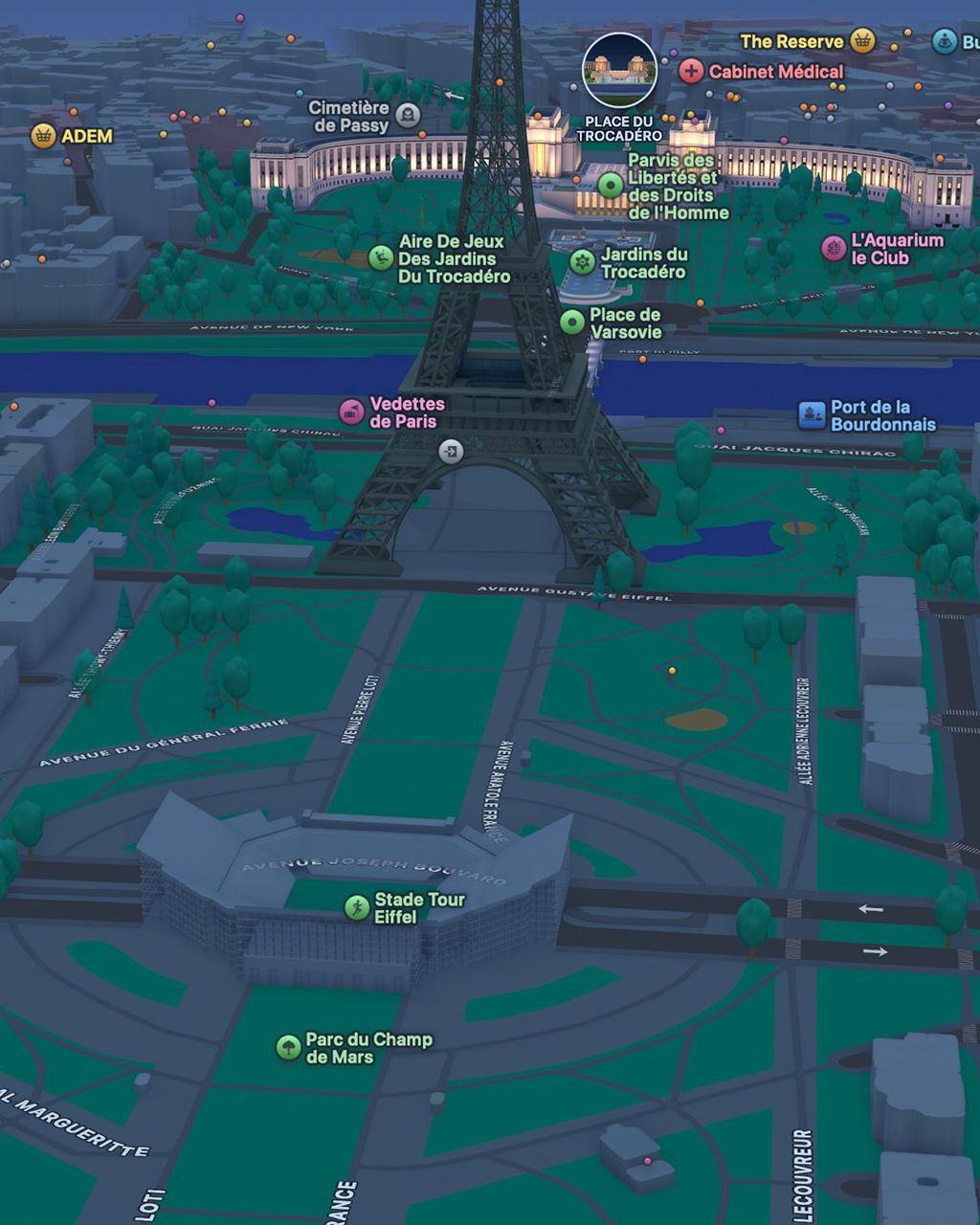Select the Cabinet Médical marker
Image resolution: width=980 pixels, height=1225 pixels.
click(691, 71)
